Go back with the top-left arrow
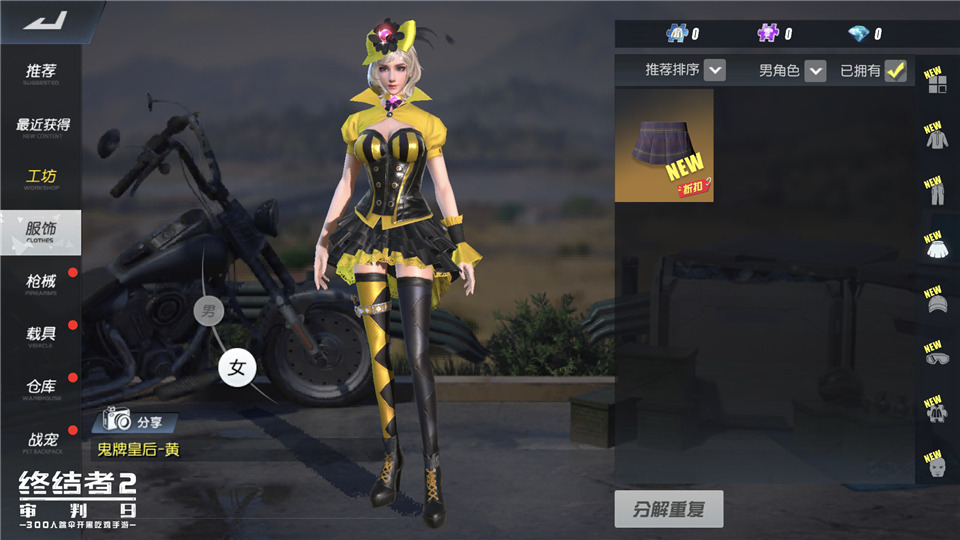The height and width of the screenshot is (540, 960). pyautogui.click(x=44, y=20)
